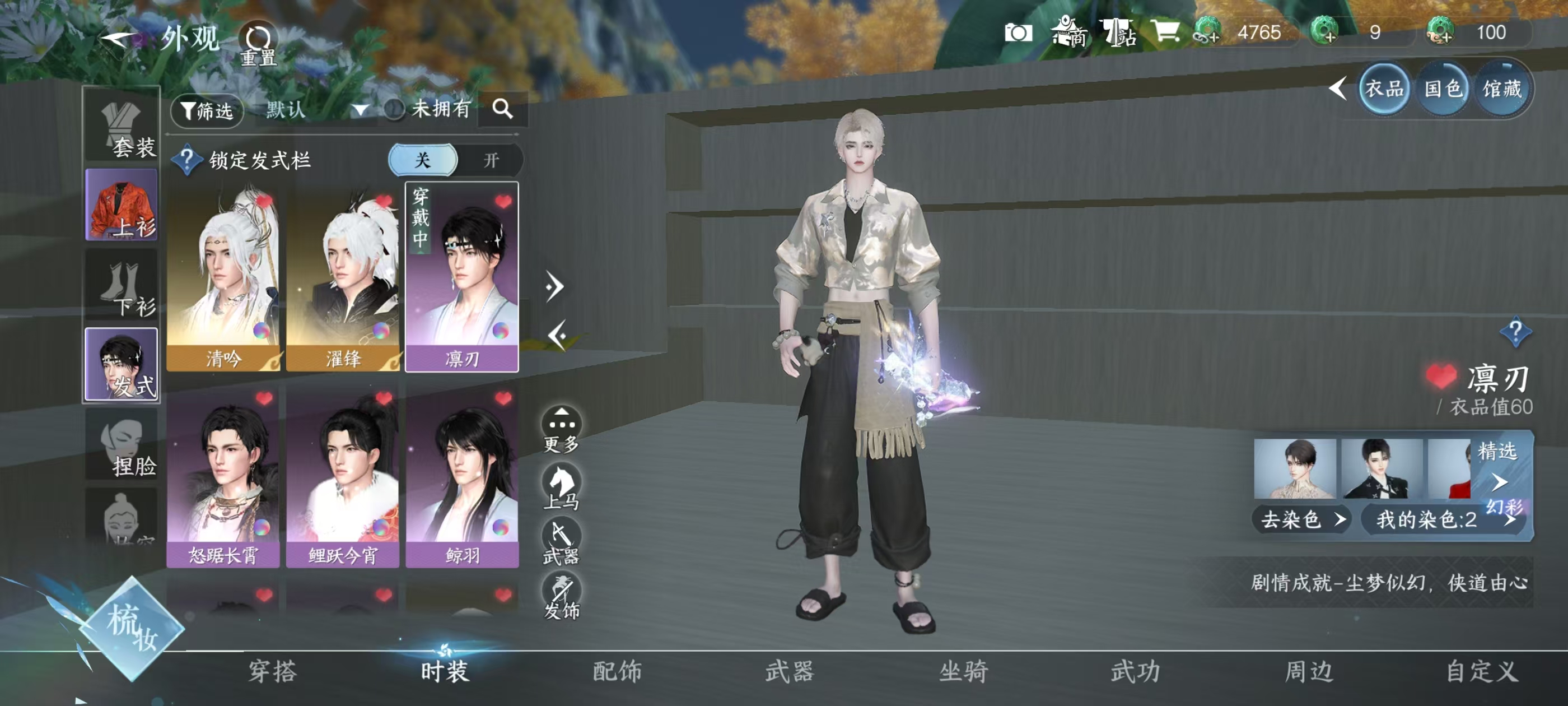Open the 上衫 top clothing category
The width and height of the screenshot is (1568, 706).
tap(122, 205)
